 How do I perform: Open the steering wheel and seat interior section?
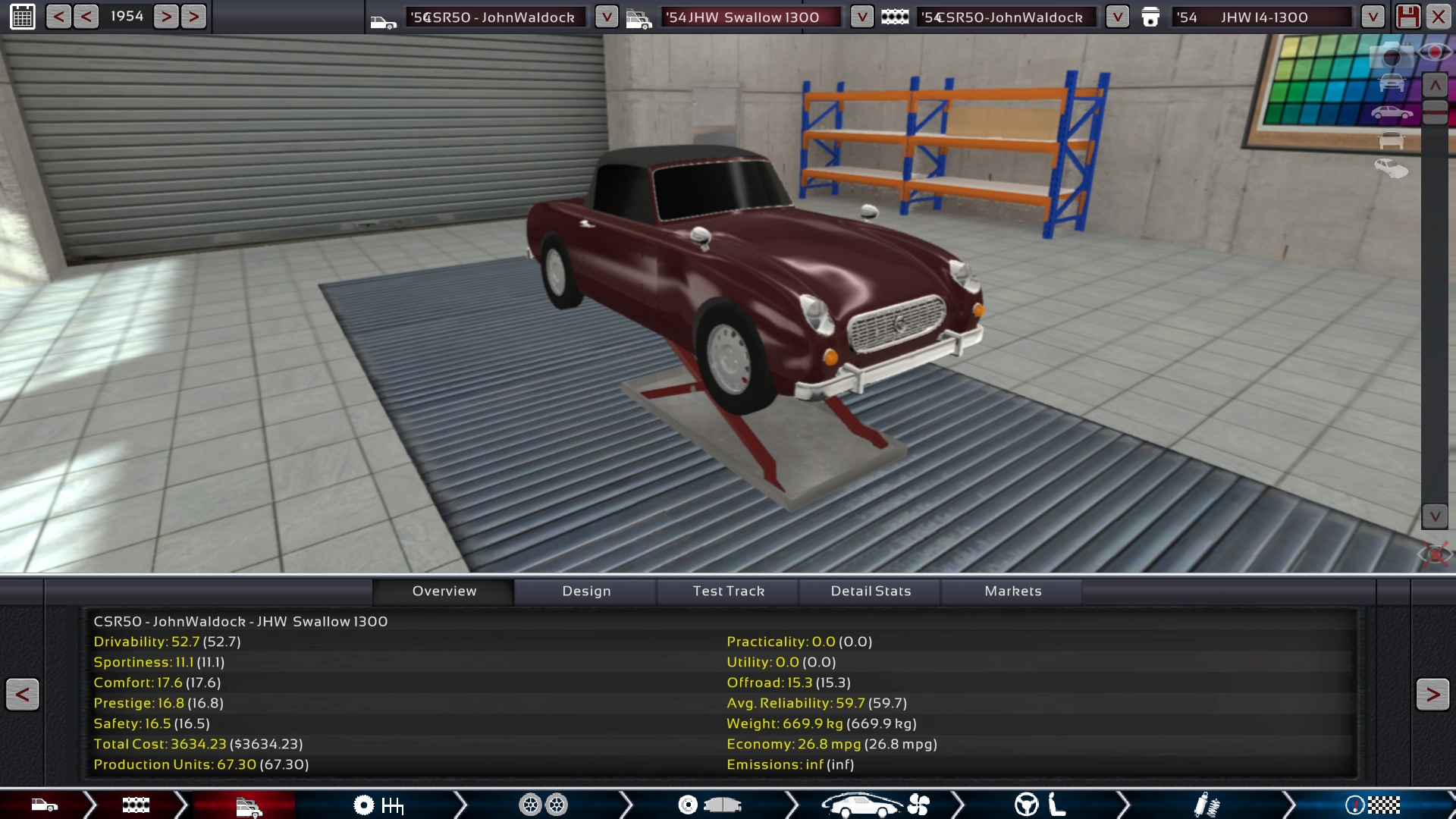click(1040, 805)
